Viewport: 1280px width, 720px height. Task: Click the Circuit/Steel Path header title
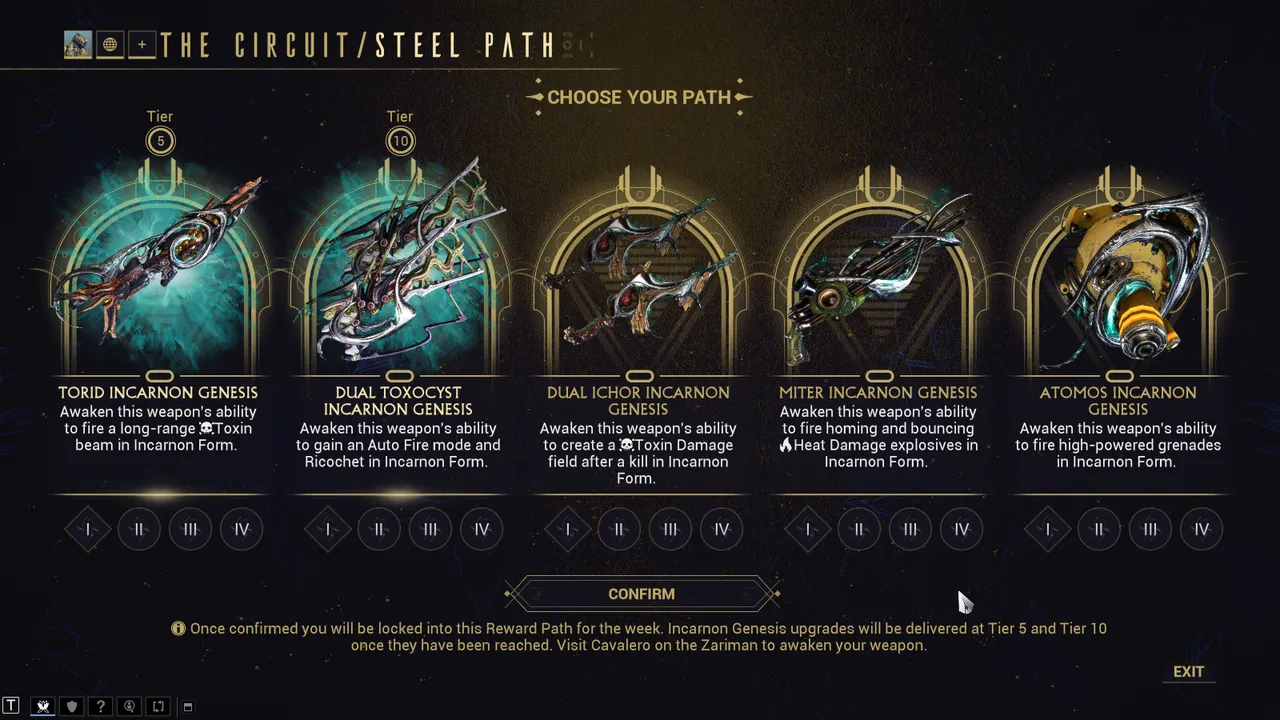[x=360, y=45]
